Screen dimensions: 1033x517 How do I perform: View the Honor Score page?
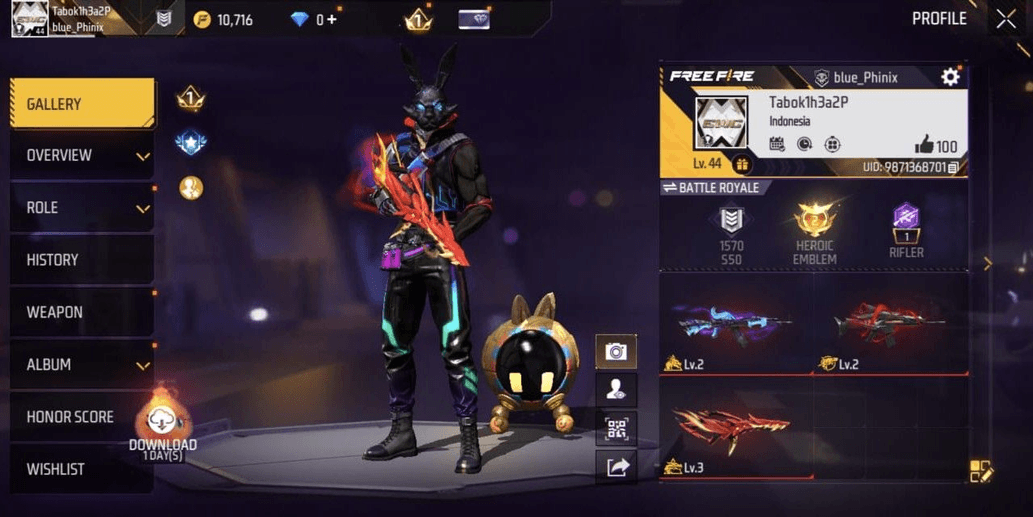[x=82, y=417]
